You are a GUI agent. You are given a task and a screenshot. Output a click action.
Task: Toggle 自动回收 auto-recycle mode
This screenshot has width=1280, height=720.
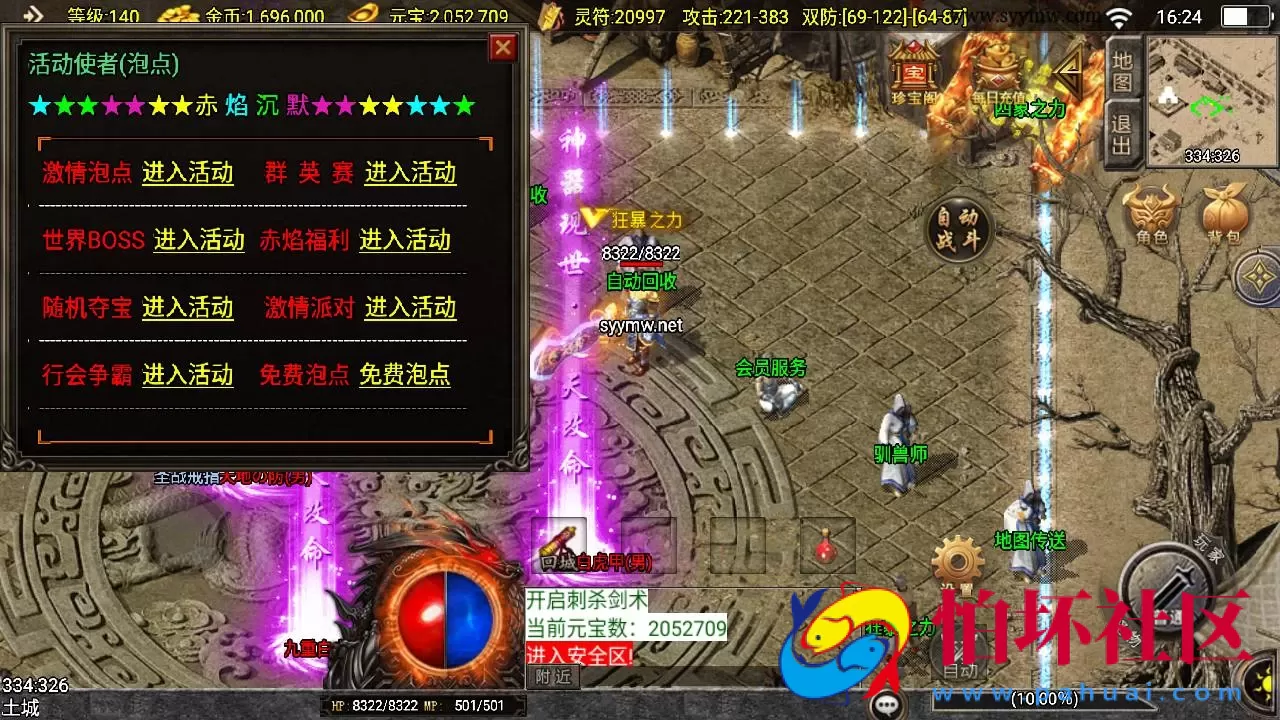[x=640, y=282]
